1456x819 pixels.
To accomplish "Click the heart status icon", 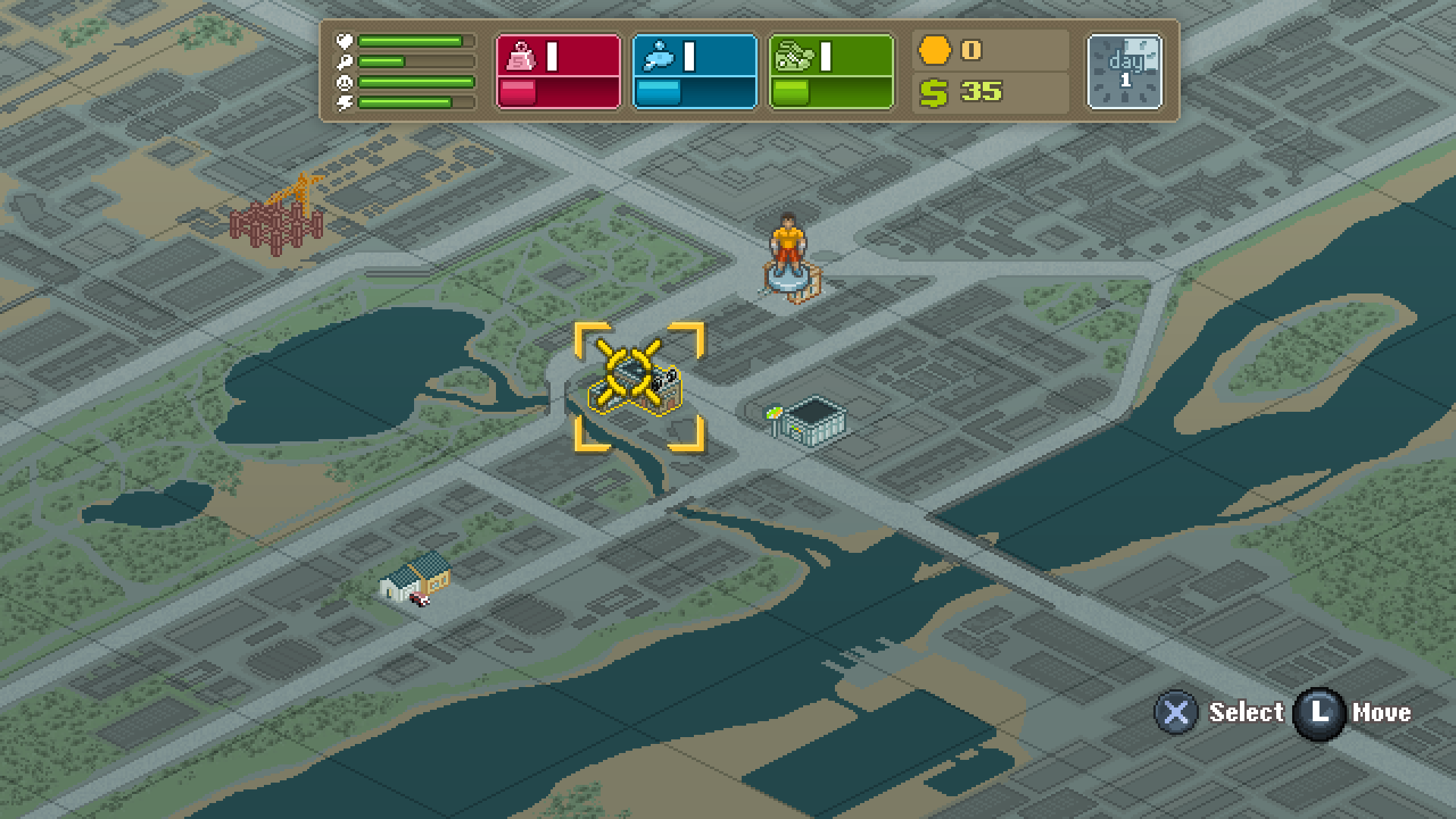I will pyautogui.click(x=345, y=41).
